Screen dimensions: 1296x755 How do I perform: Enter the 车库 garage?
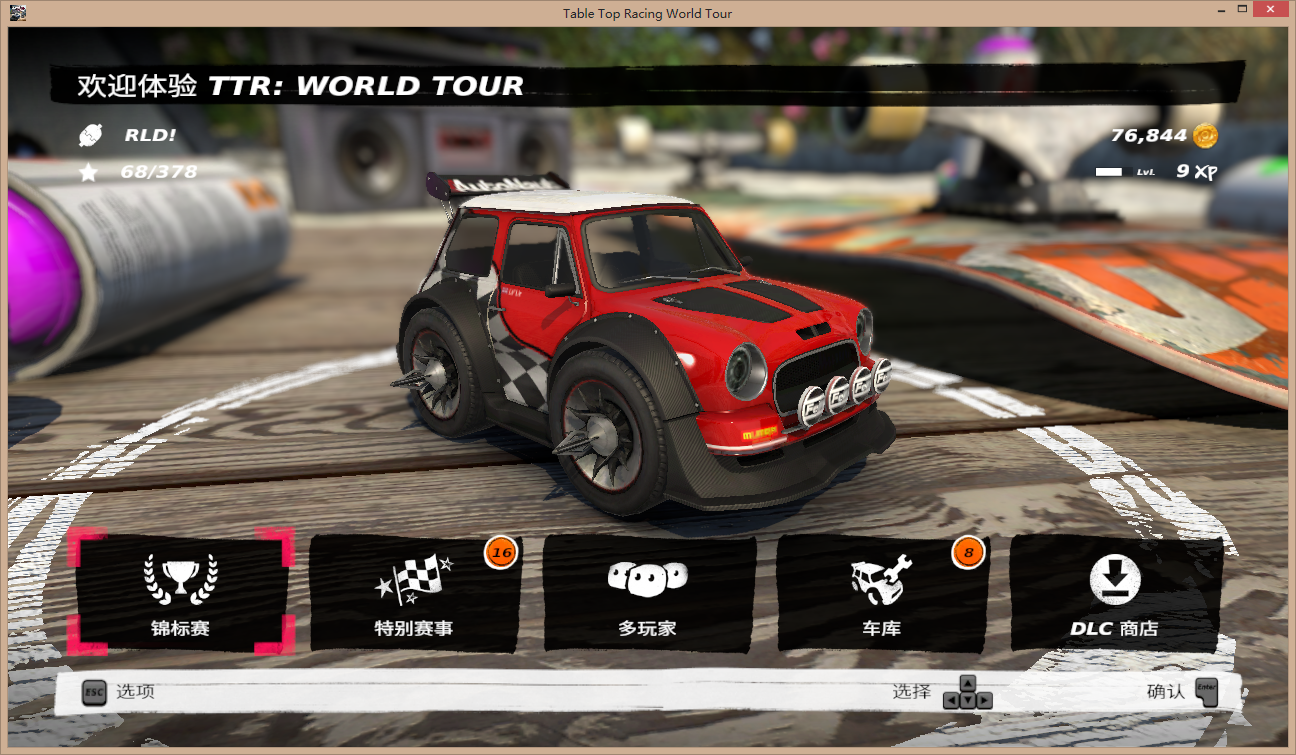(x=882, y=593)
